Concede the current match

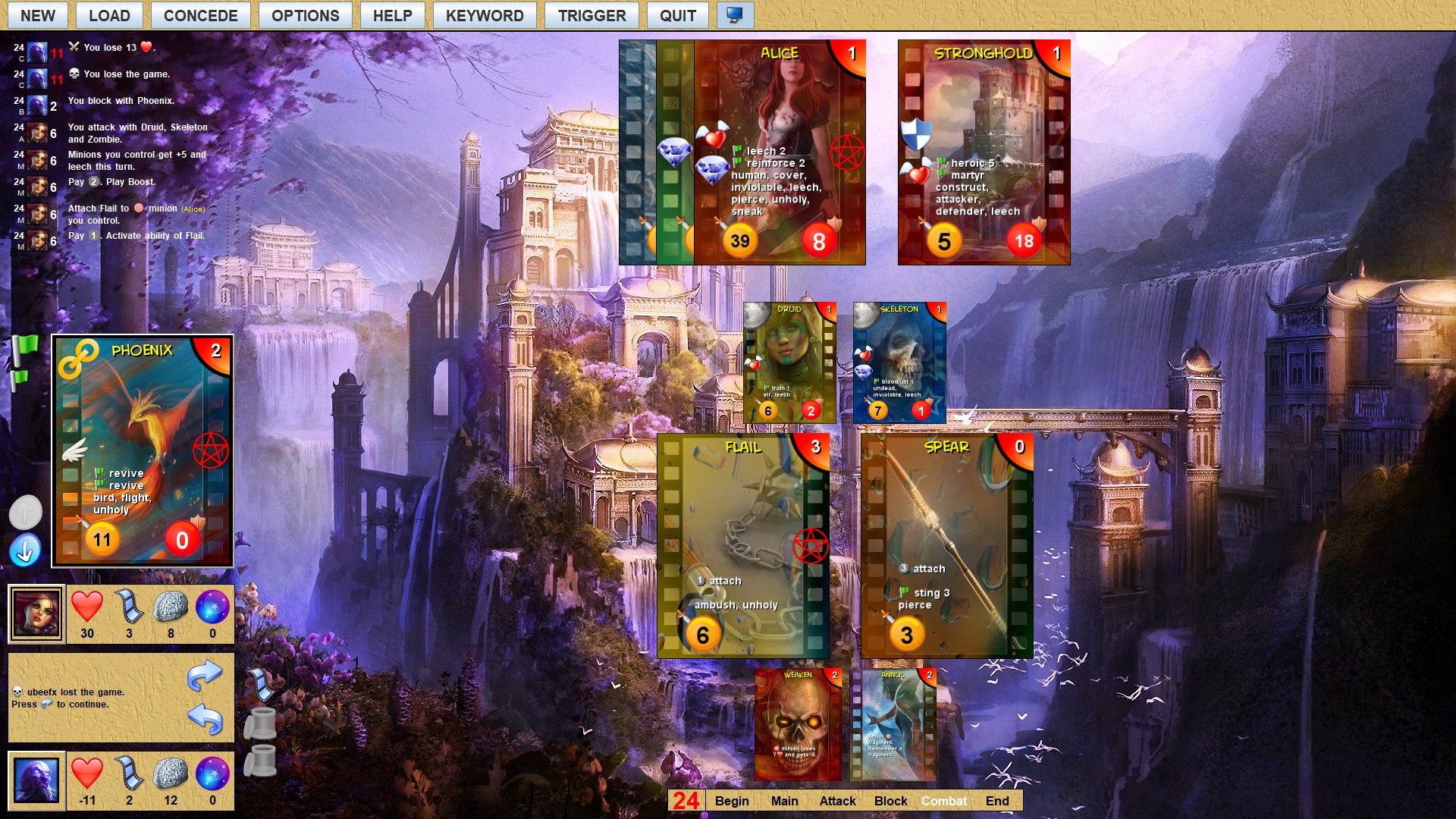point(200,16)
